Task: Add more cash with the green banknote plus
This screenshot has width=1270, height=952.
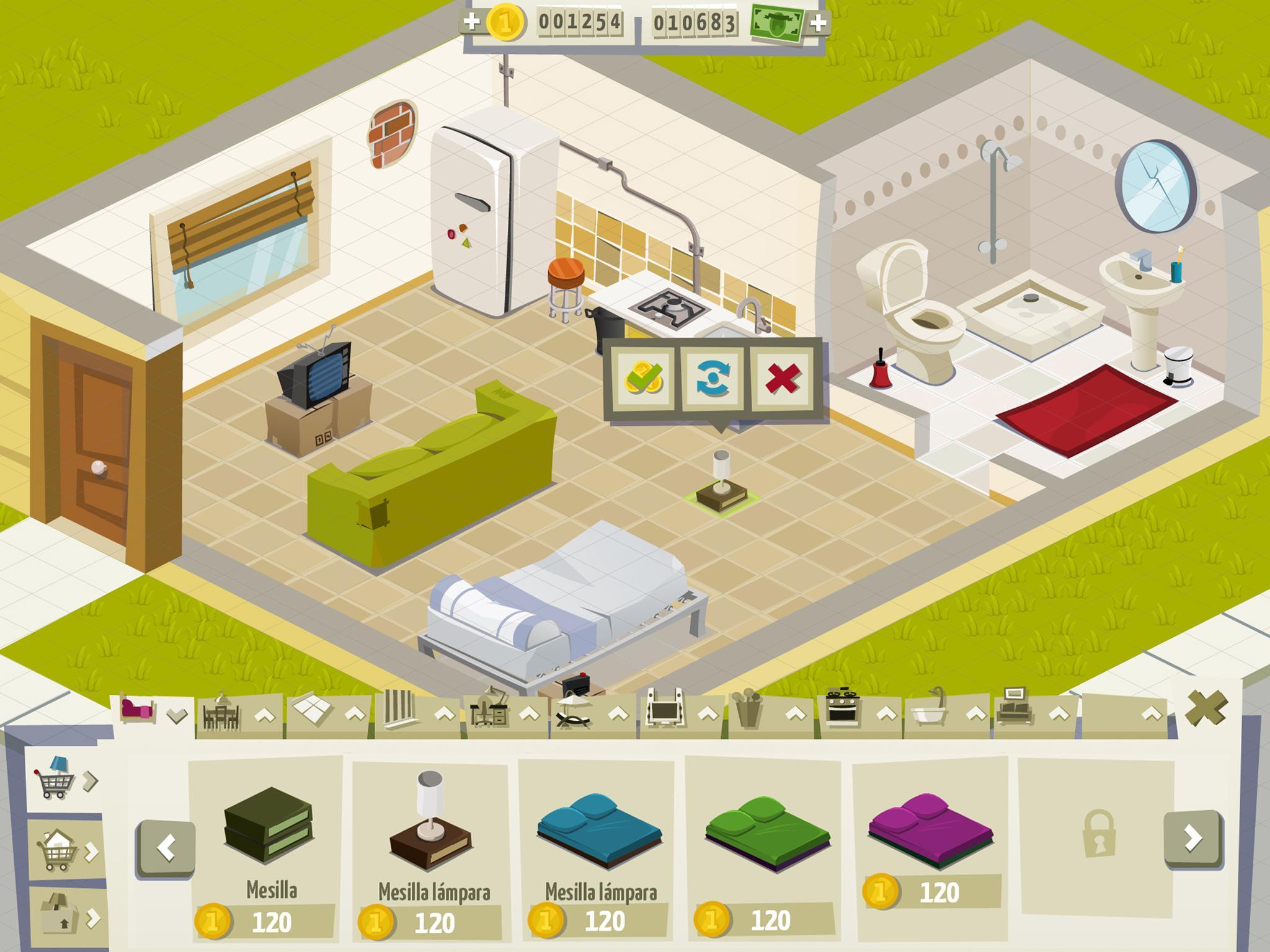Action: [819, 24]
